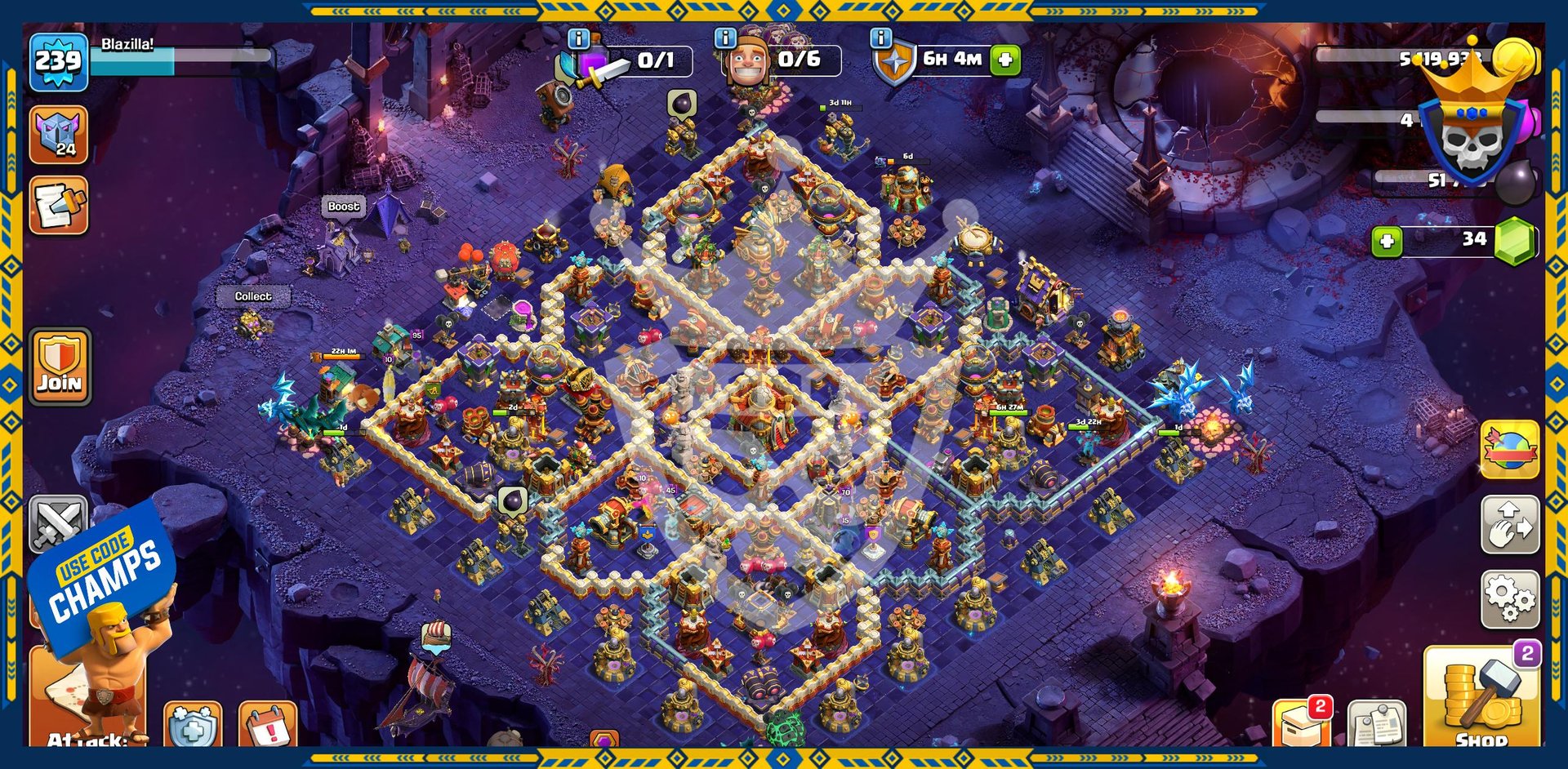Open the calendar with exclamation mark
Image resolution: width=1568 pixels, height=769 pixels.
pos(268,726)
